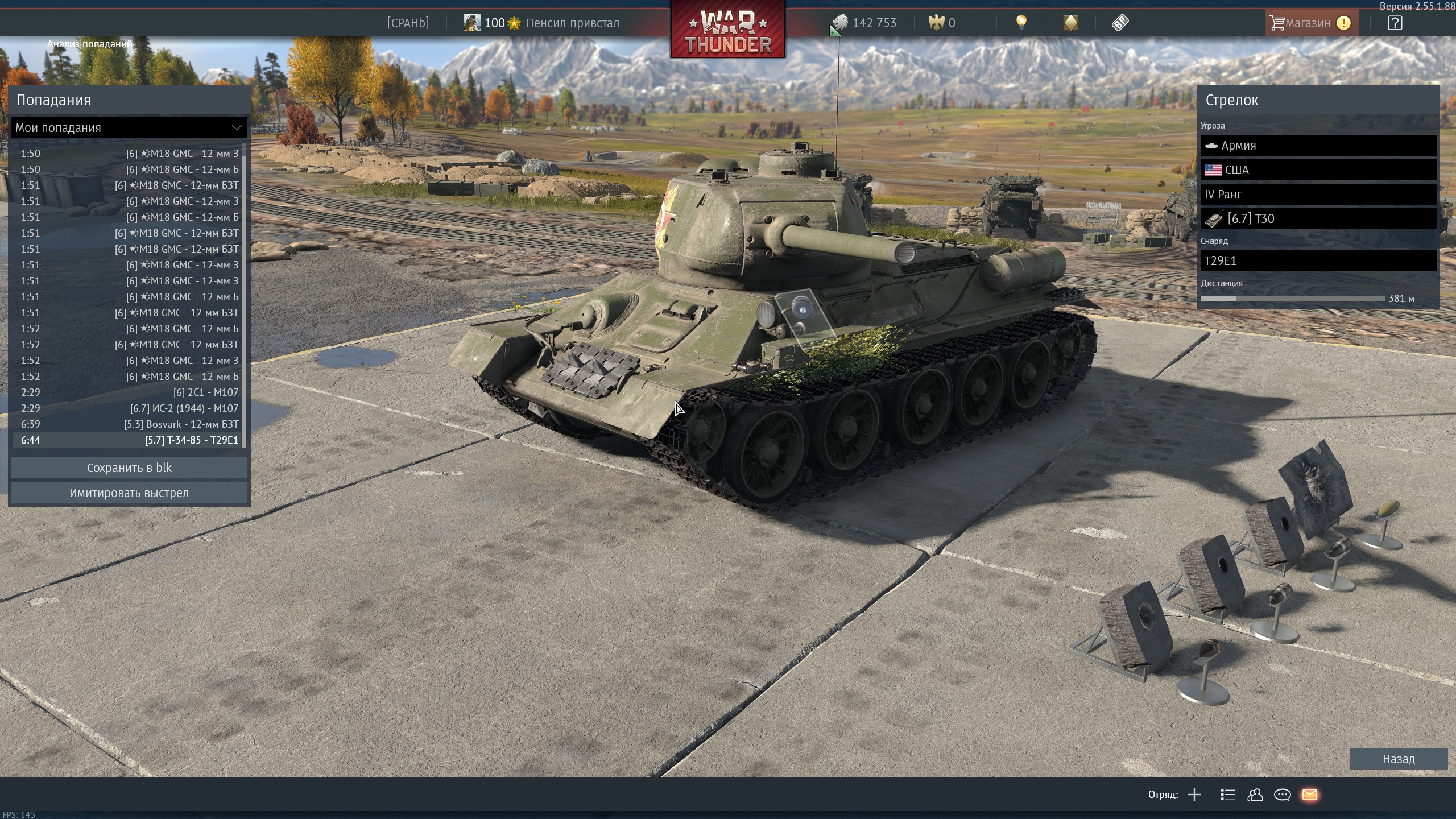
Task: Go back with 'Назад' button
Action: point(1398,759)
